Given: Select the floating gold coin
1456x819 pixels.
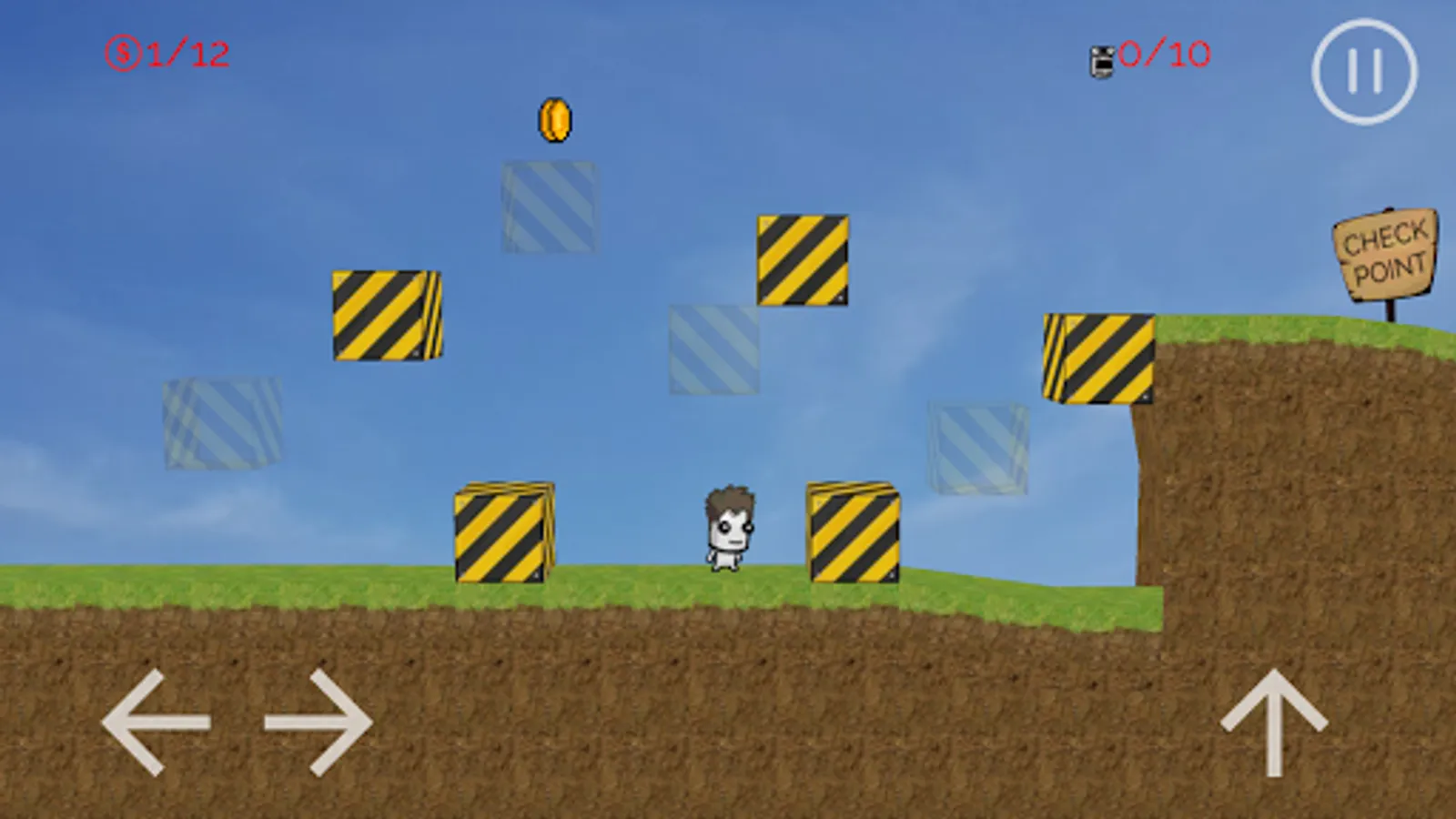Looking at the screenshot, I should (553, 119).
